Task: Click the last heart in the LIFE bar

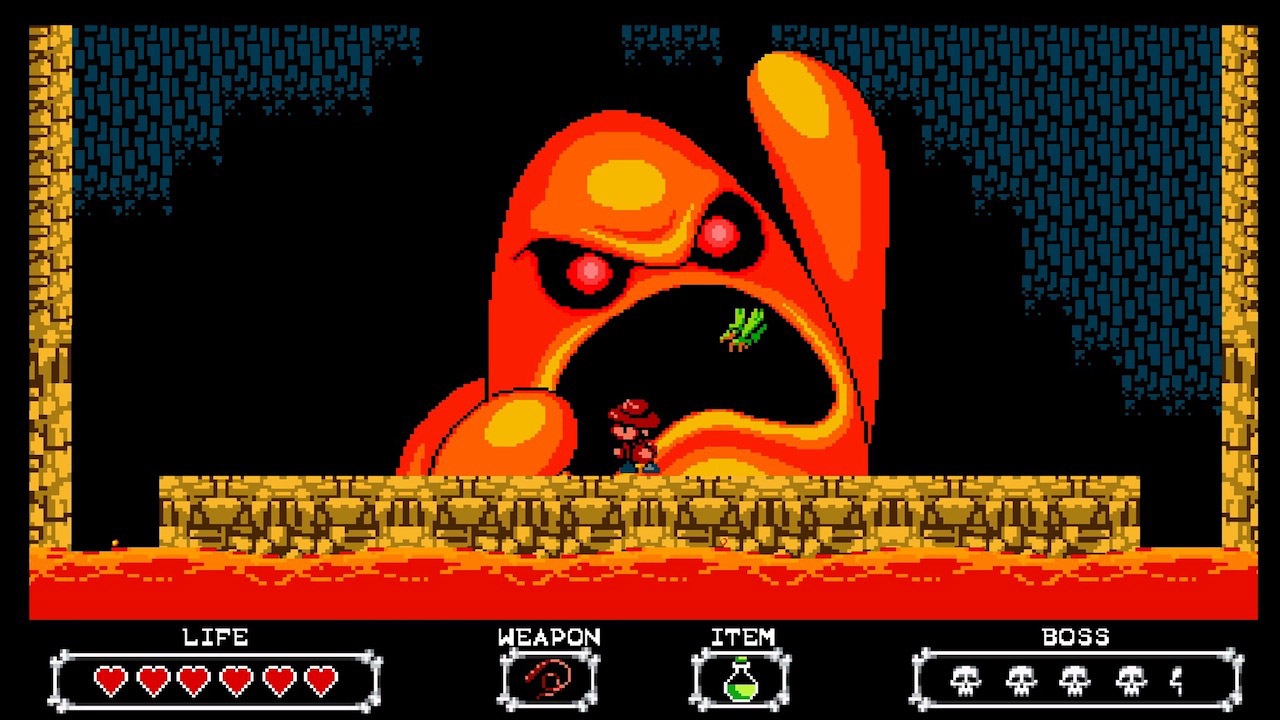Action: point(319,680)
